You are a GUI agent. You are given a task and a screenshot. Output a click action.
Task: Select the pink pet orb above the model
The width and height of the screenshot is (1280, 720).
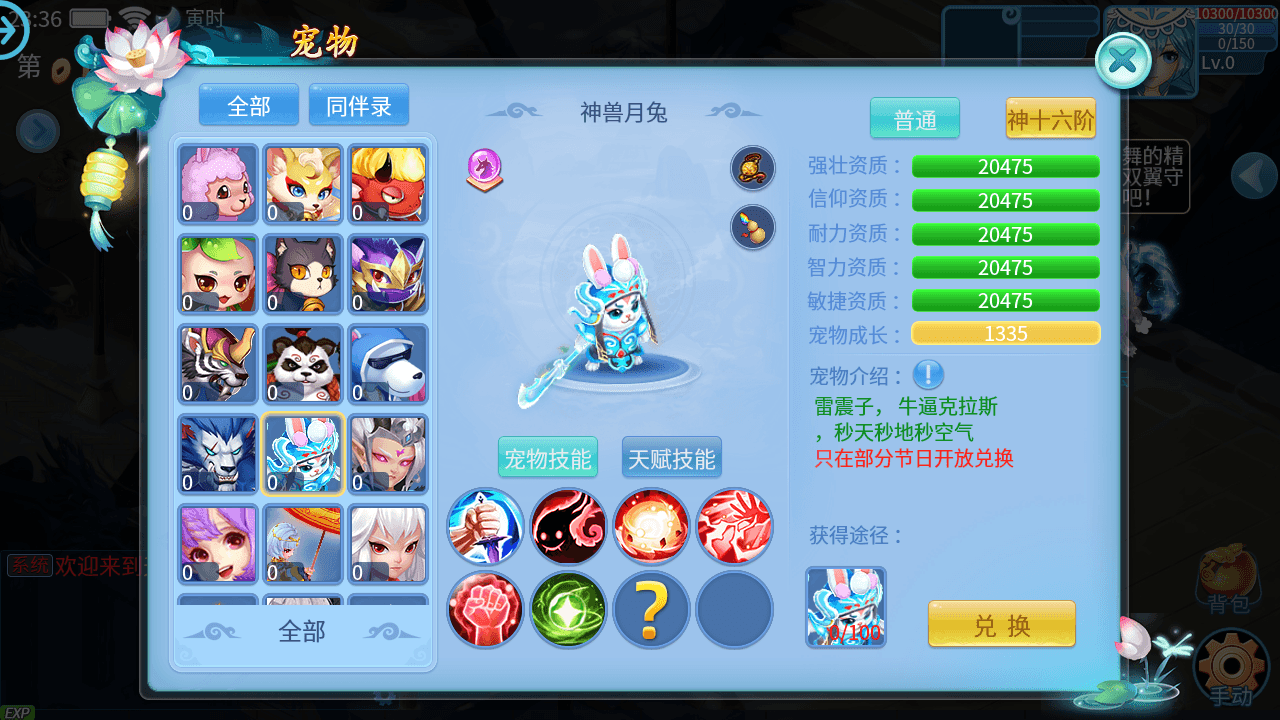coord(483,169)
